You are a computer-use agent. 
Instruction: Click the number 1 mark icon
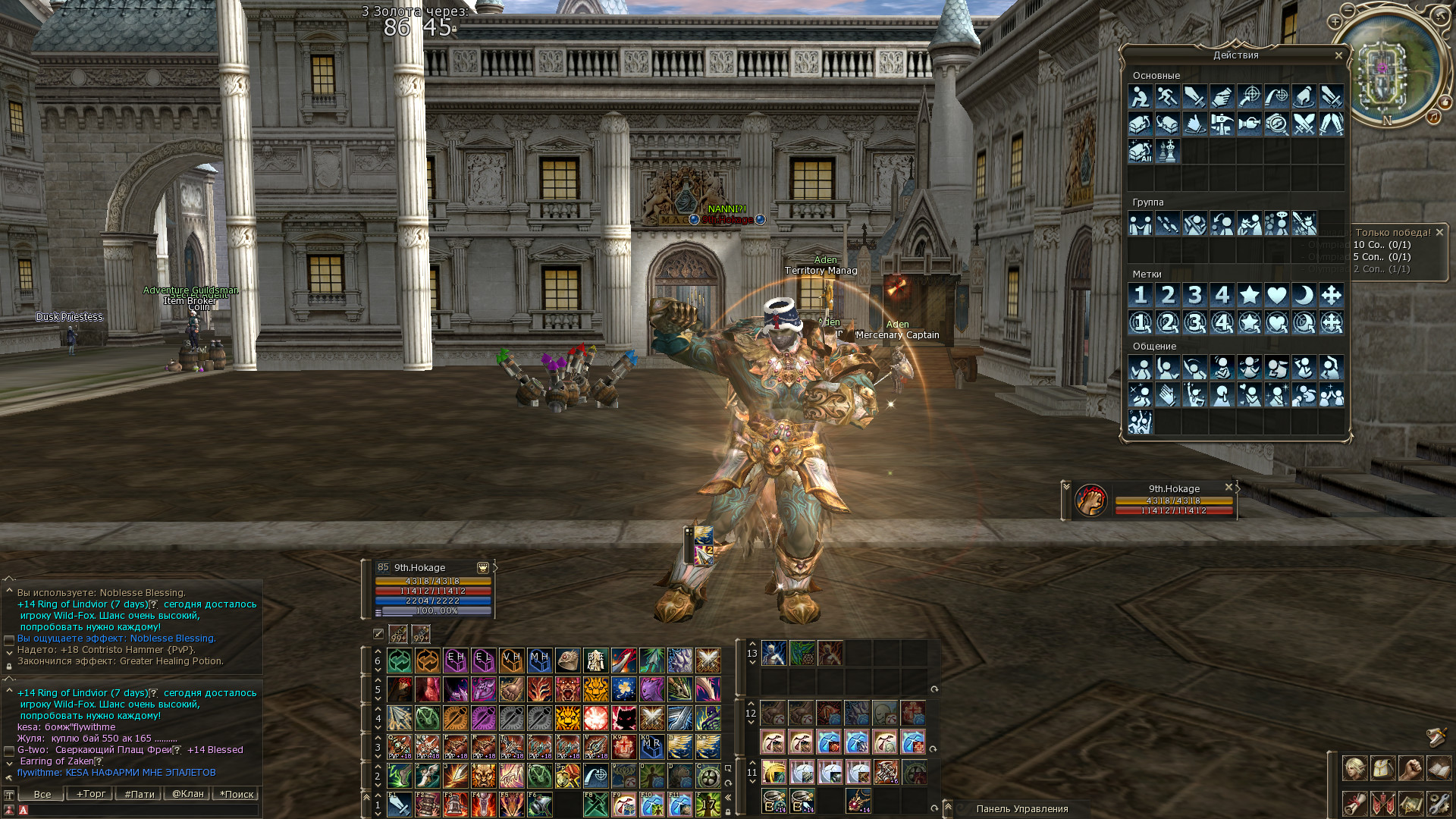point(1140,295)
